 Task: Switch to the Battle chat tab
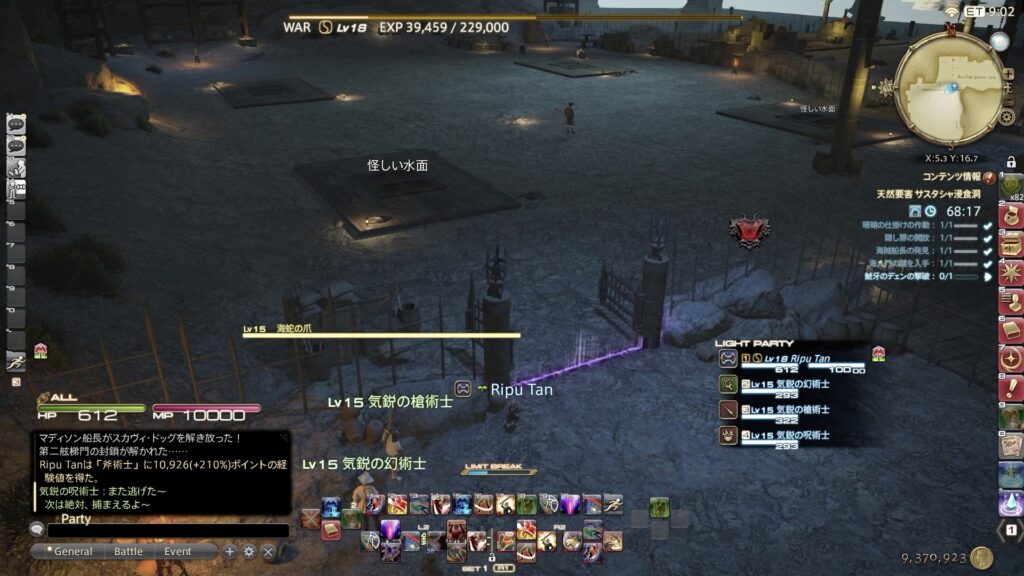pos(128,551)
